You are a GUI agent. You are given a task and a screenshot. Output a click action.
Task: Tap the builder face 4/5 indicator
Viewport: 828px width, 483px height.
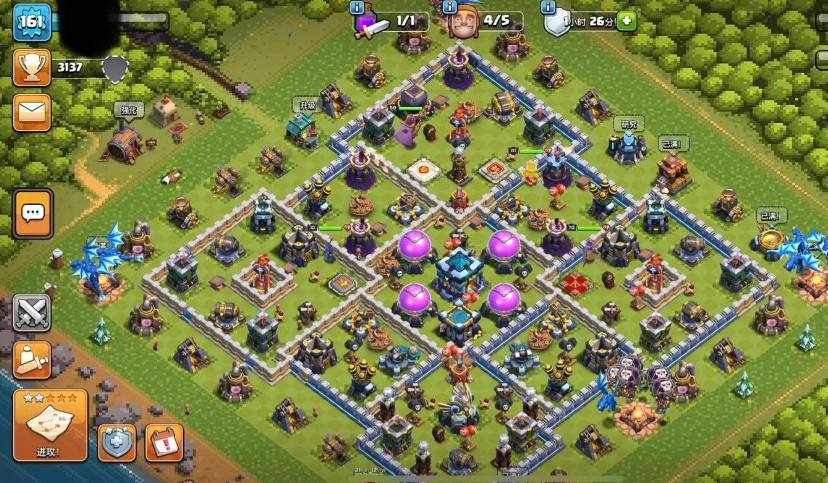(462, 22)
